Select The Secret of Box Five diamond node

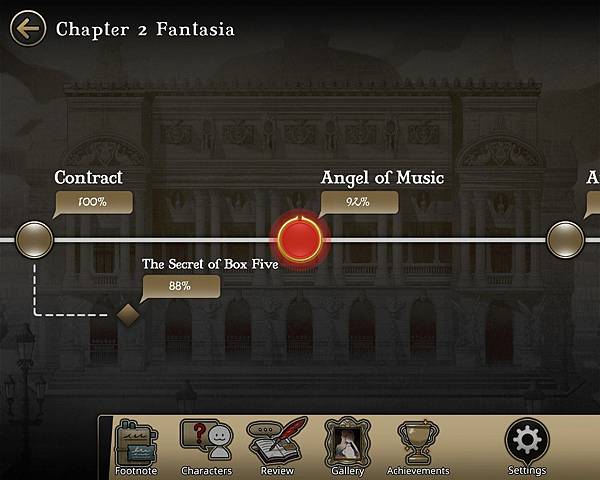coord(128,314)
